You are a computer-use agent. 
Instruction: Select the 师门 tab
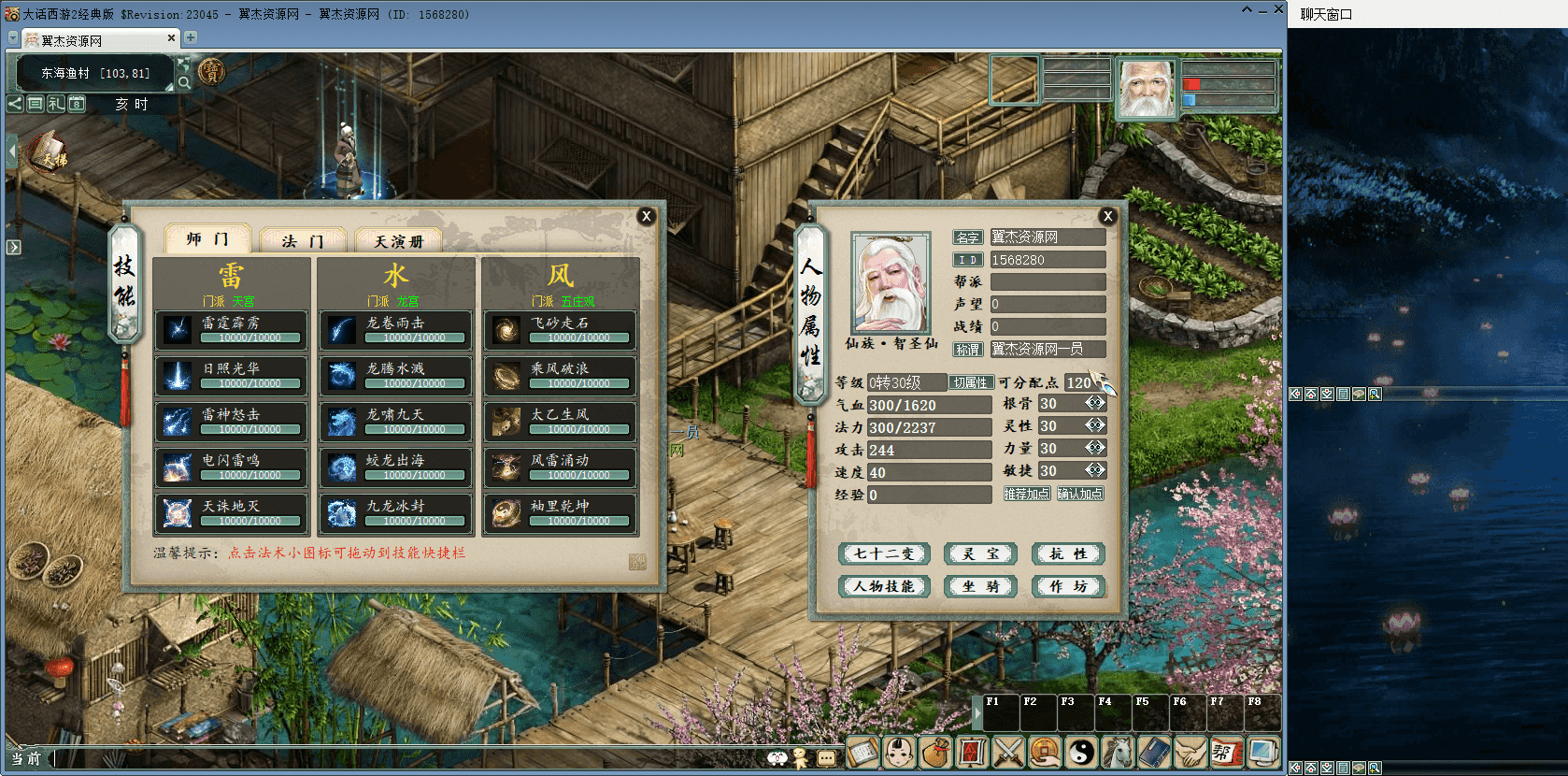coord(207,239)
